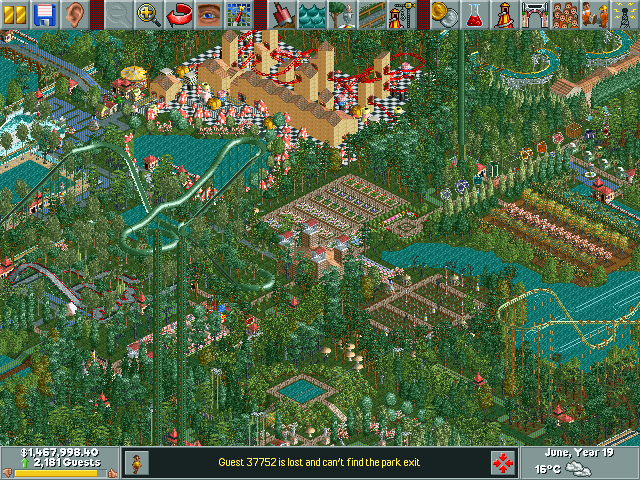Screen dimensions: 640x480
Task: Open the floppy disk save menu
Action: (x=44, y=14)
